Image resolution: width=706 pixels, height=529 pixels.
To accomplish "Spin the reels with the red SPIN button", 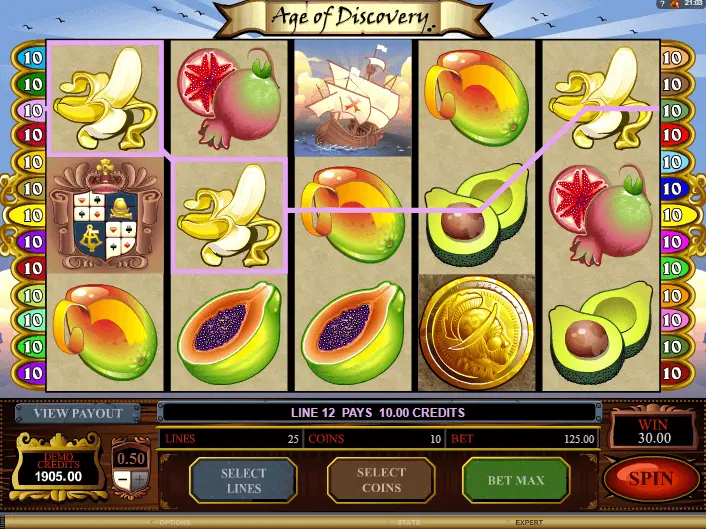I will [x=651, y=479].
